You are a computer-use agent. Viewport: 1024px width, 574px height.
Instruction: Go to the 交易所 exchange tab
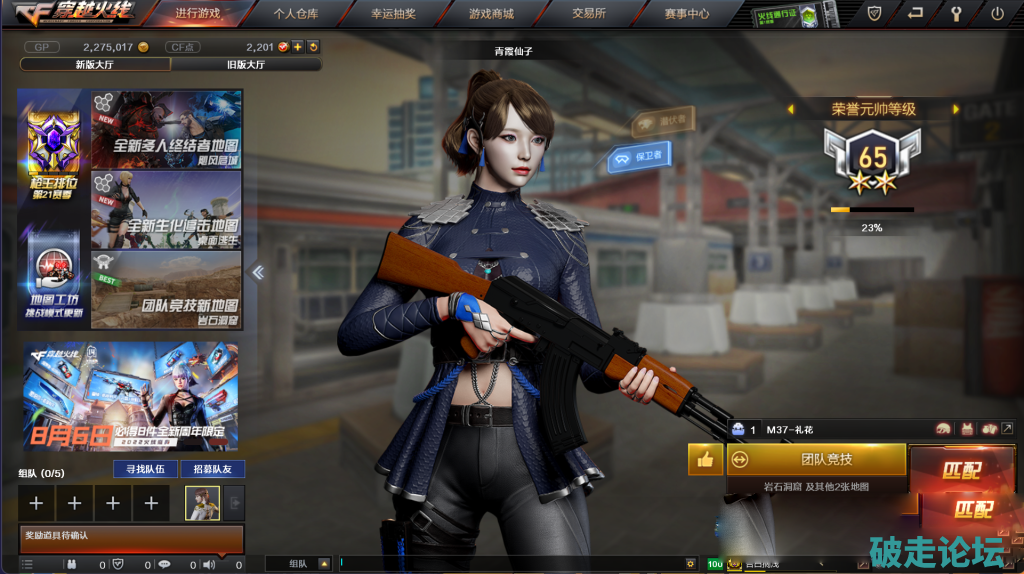point(589,14)
